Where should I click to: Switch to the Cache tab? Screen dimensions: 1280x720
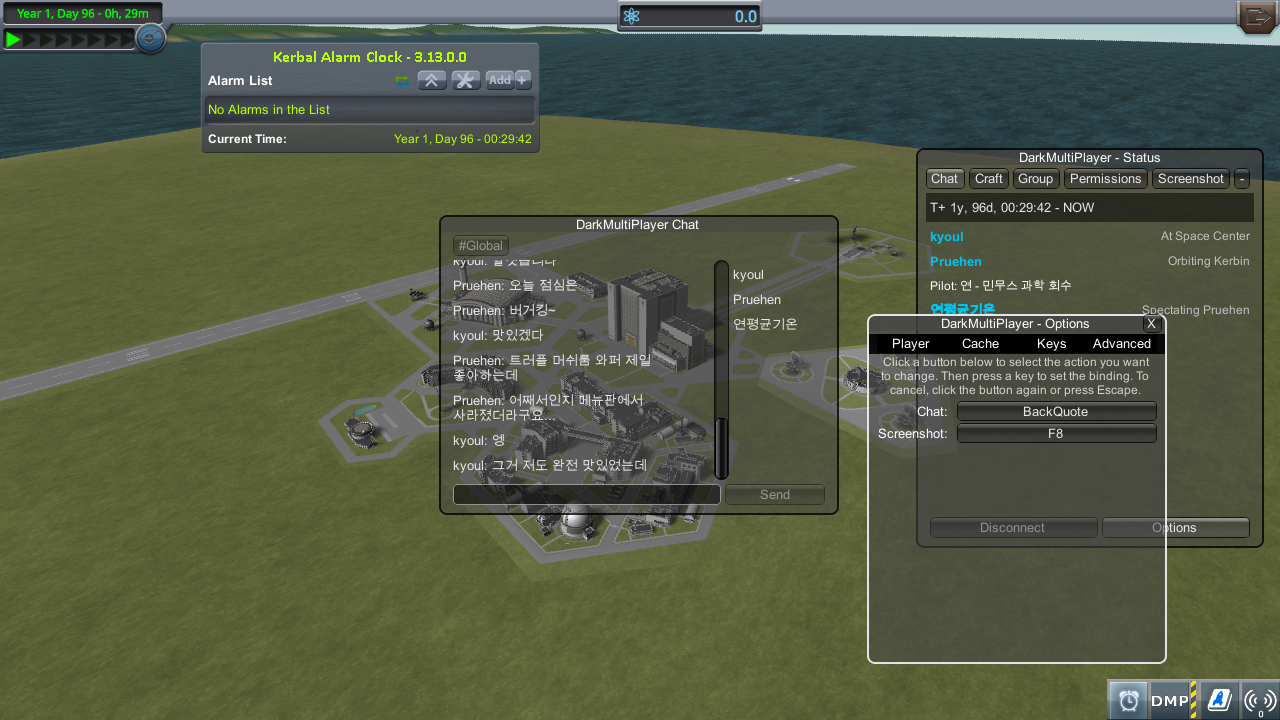(980, 344)
